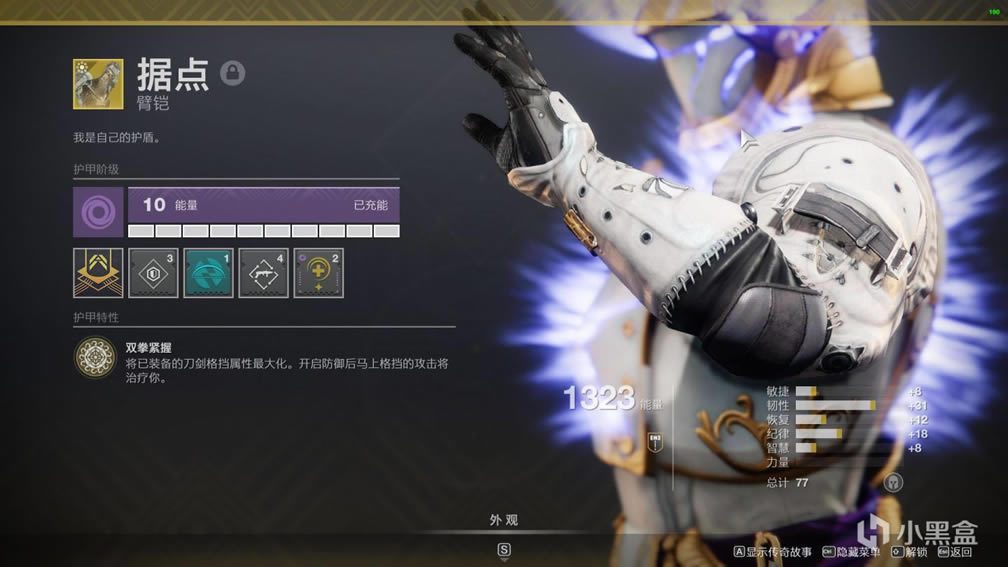
Task: Choose the teal mod slot costing 1
Action: (x=208, y=273)
